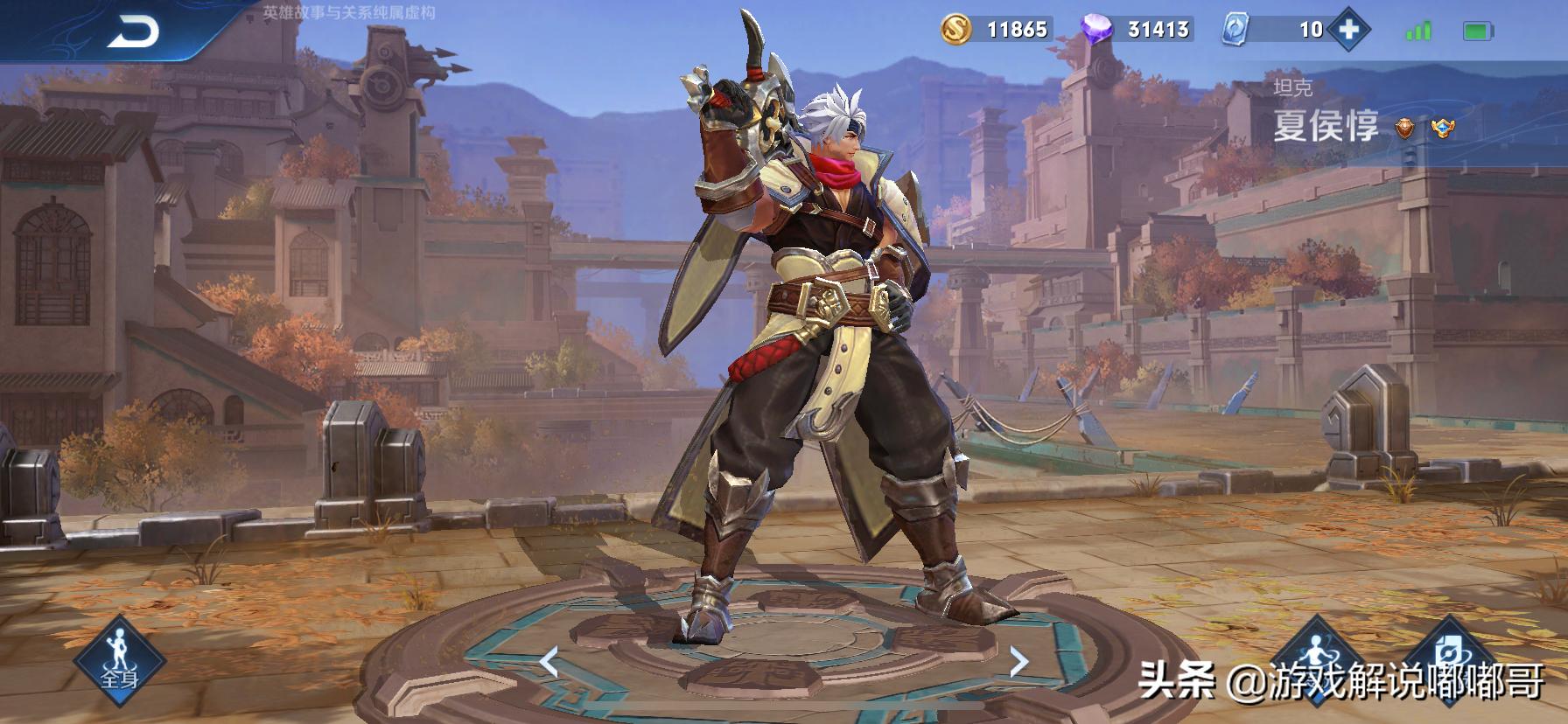1568x724 pixels.
Task: Tap the bronze shield badge beside 夏侯惇
Action: click(x=1403, y=129)
